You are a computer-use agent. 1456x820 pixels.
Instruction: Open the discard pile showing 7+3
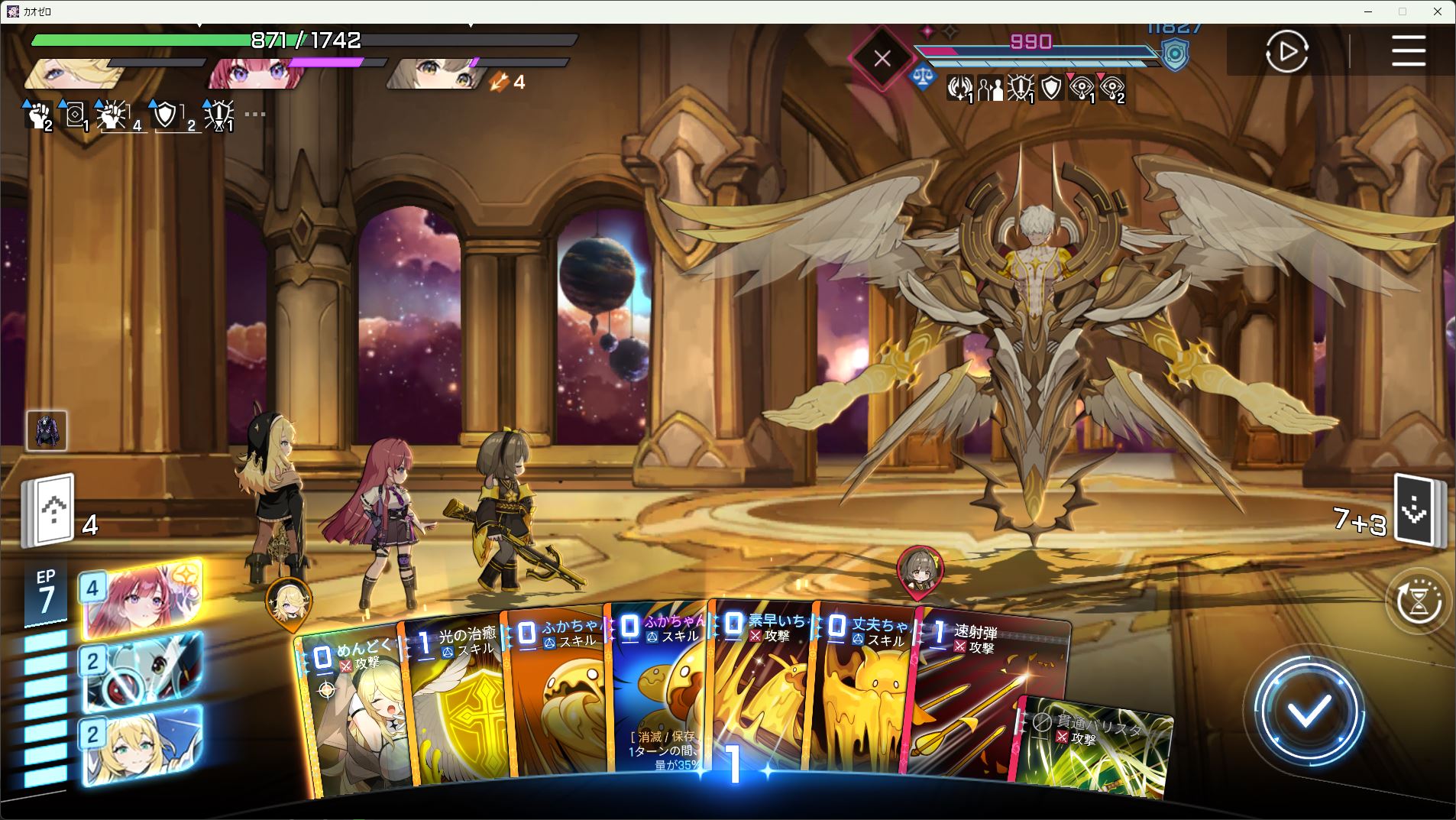[1418, 512]
